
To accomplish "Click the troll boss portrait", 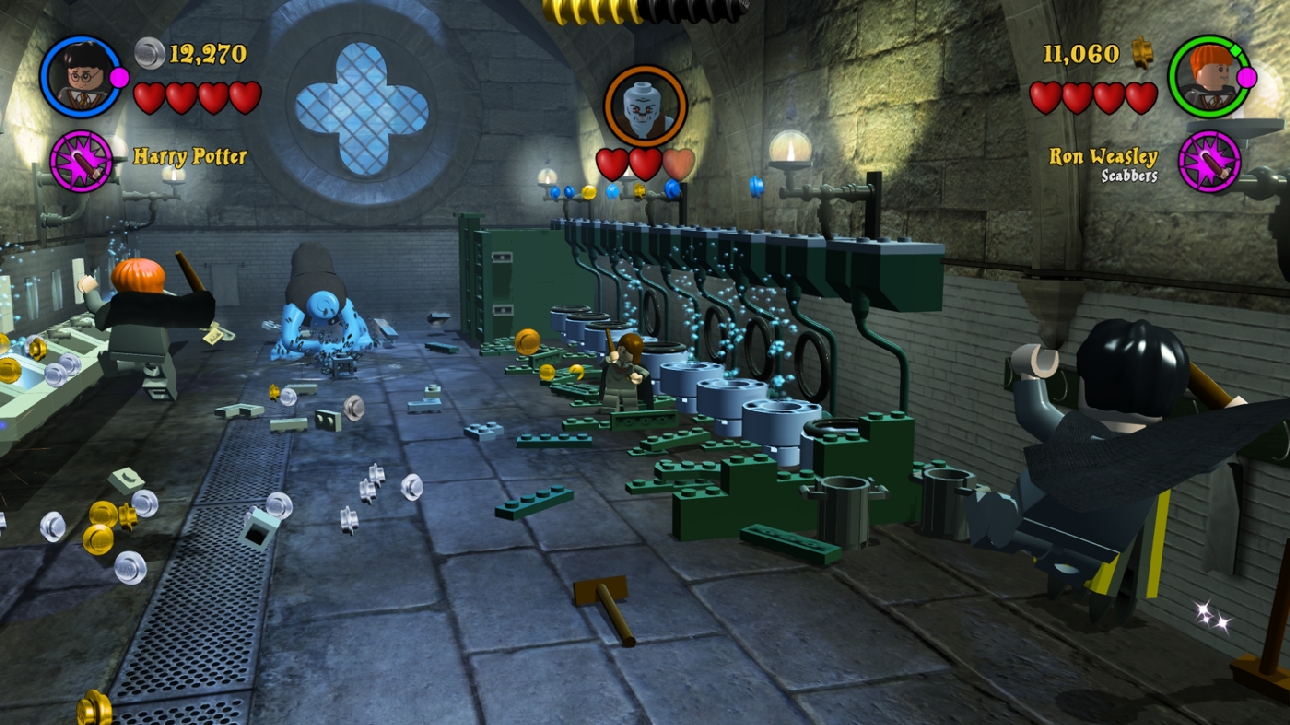I will pos(645,106).
